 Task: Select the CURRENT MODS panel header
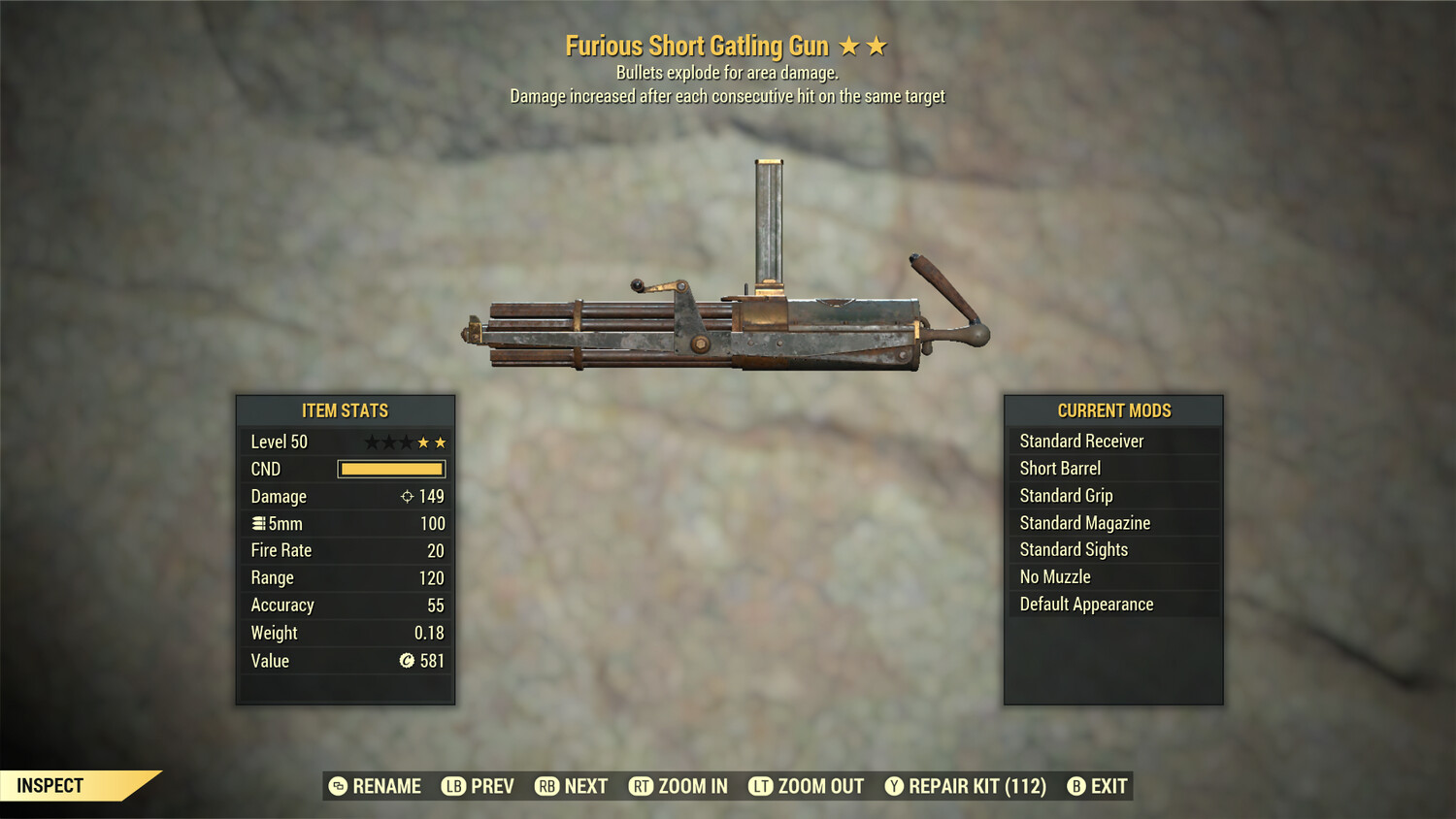click(1113, 410)
